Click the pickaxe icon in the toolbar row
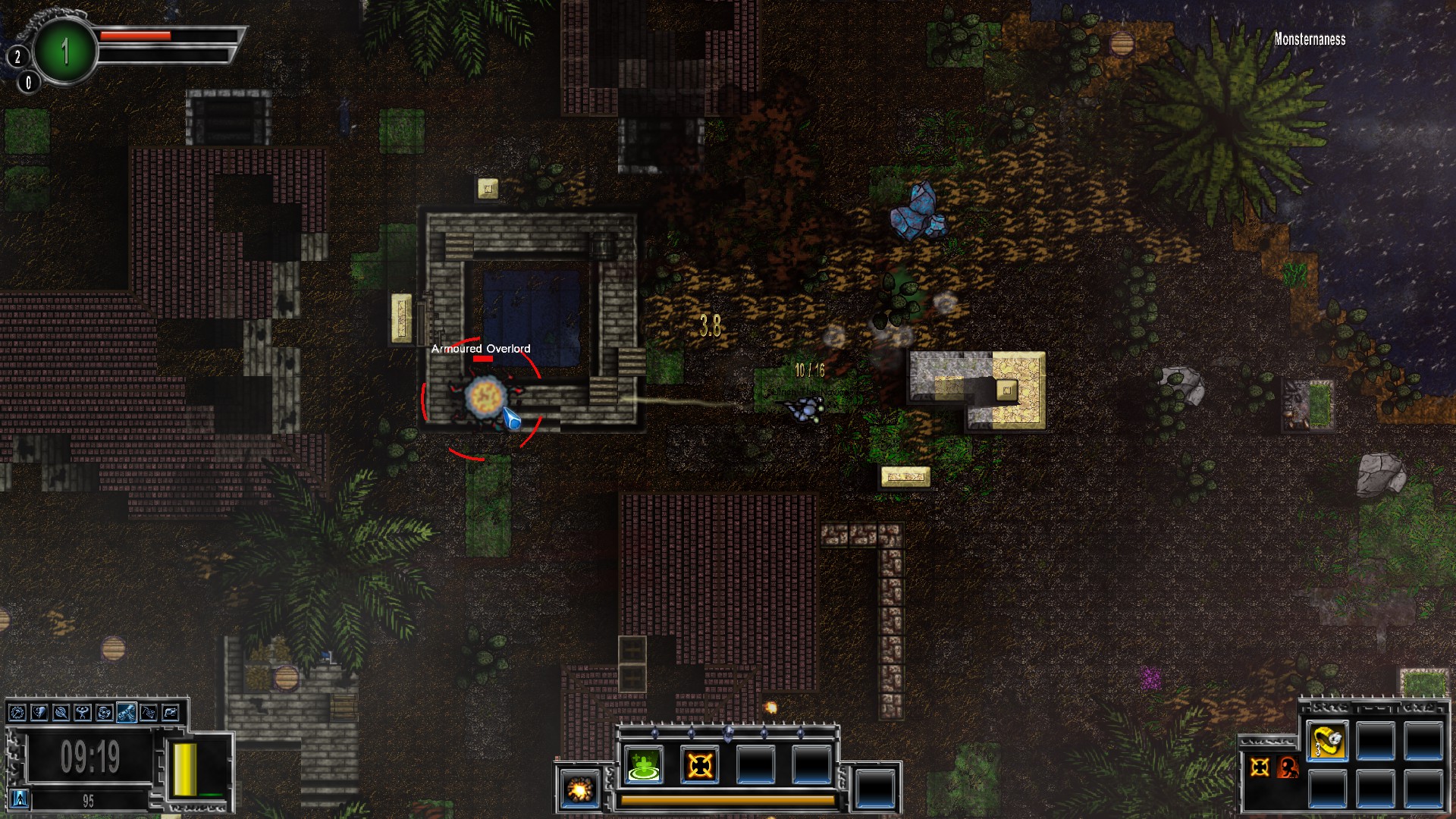Image resolution: width=1456 pixels, height=819 pixels. pos(149,713)
